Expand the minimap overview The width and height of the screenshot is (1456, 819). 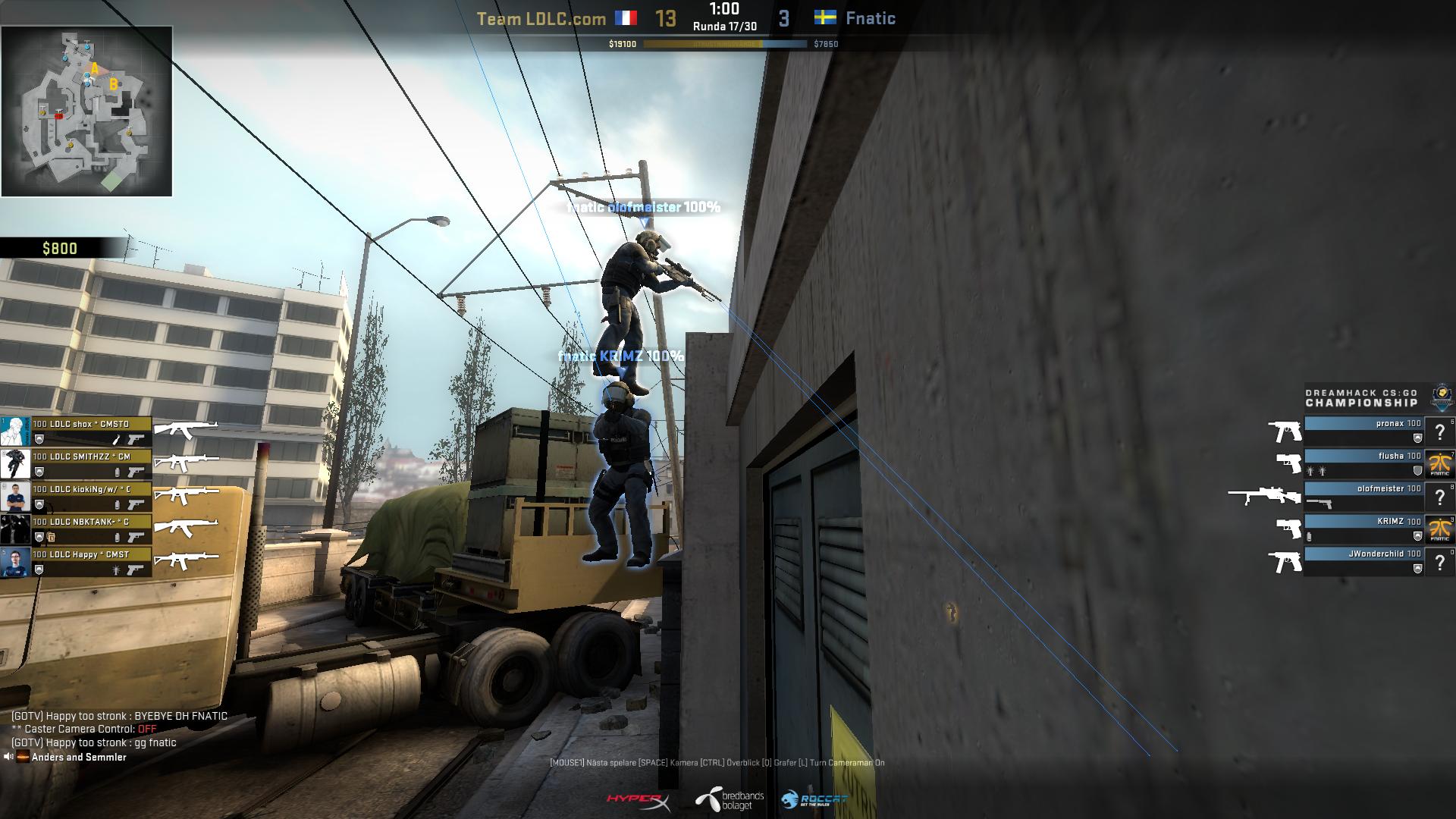(x=87, y=110)
